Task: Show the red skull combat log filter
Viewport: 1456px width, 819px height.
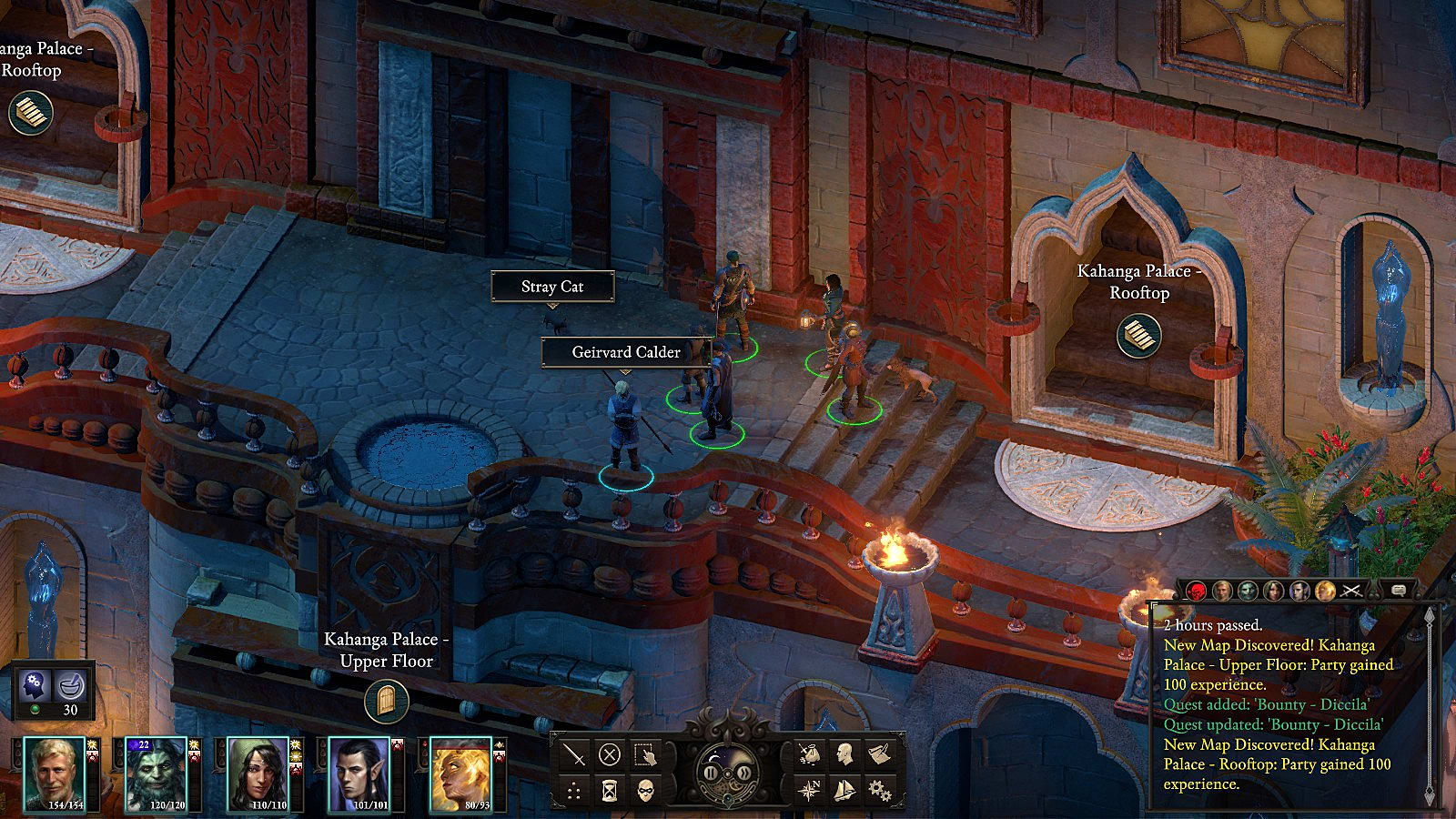Action: pyautogui.click(x=1196, y=591)
